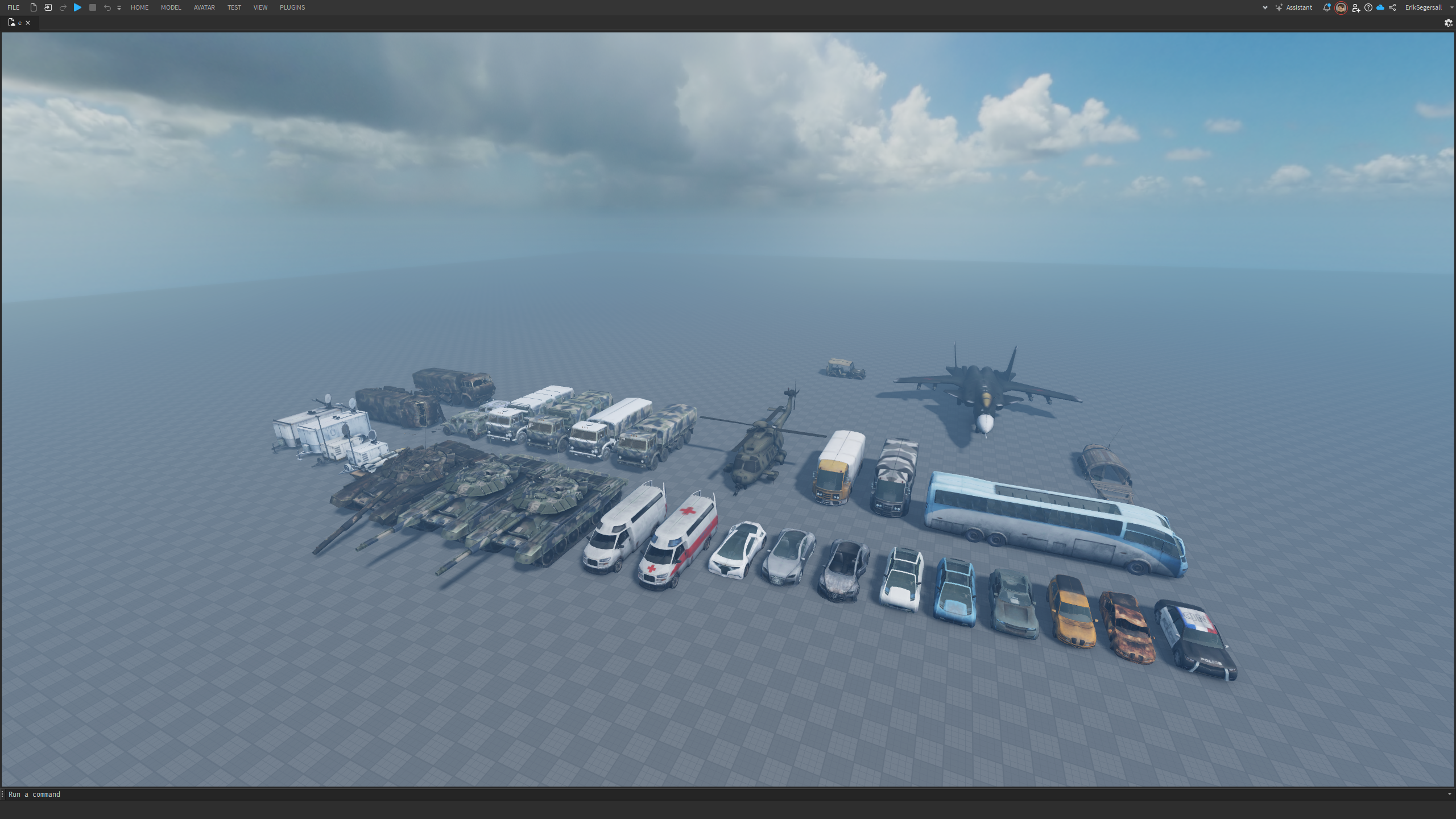Click the Stop playtest icon
This screenshot has width=1456, height=819.
coord(92,7)
